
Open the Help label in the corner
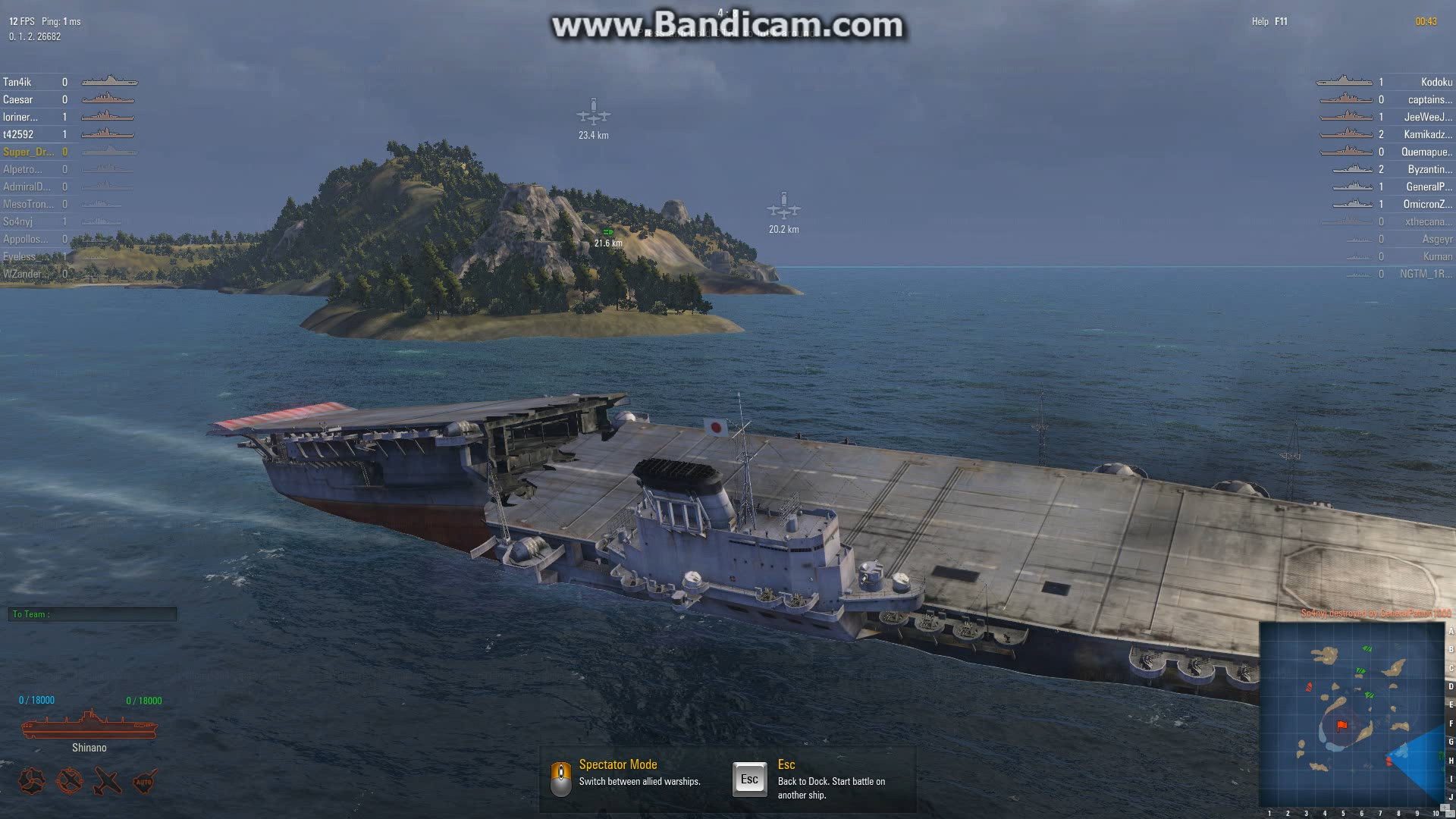pyautogui.click(x=1260, y=21)
